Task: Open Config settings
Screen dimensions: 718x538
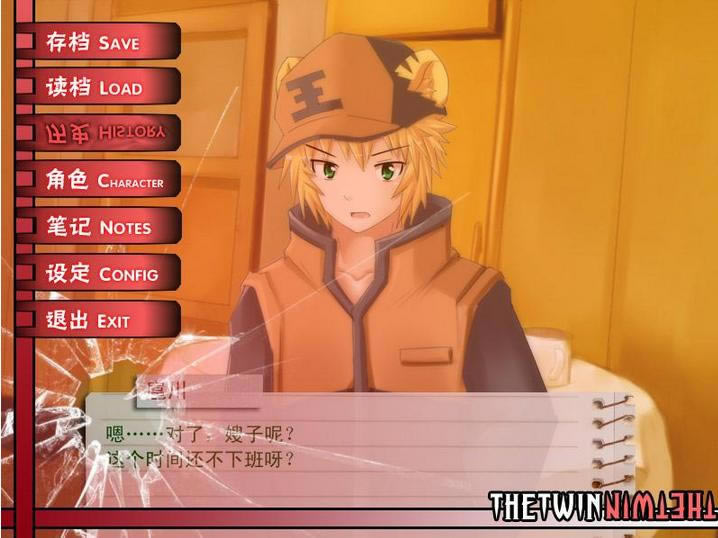Action: [x=100, y=273]
